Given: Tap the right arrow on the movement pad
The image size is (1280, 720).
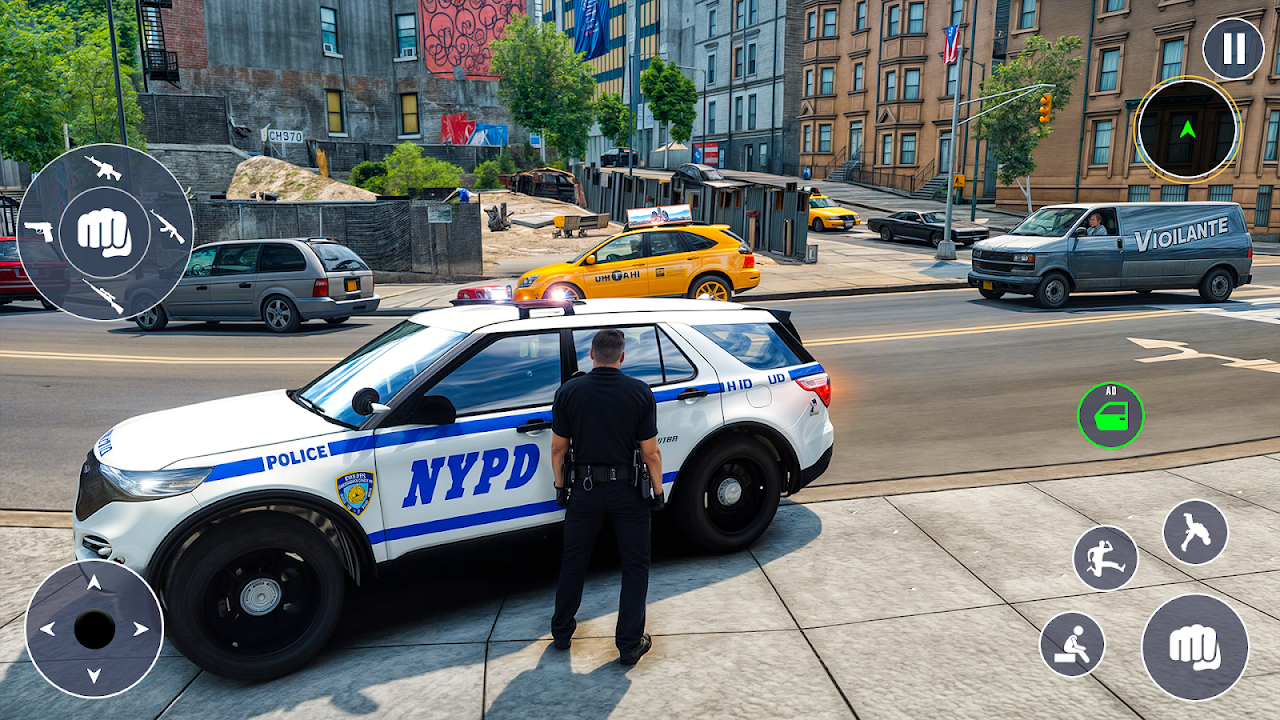Looking at the screenshot, I should coord(141,629).
